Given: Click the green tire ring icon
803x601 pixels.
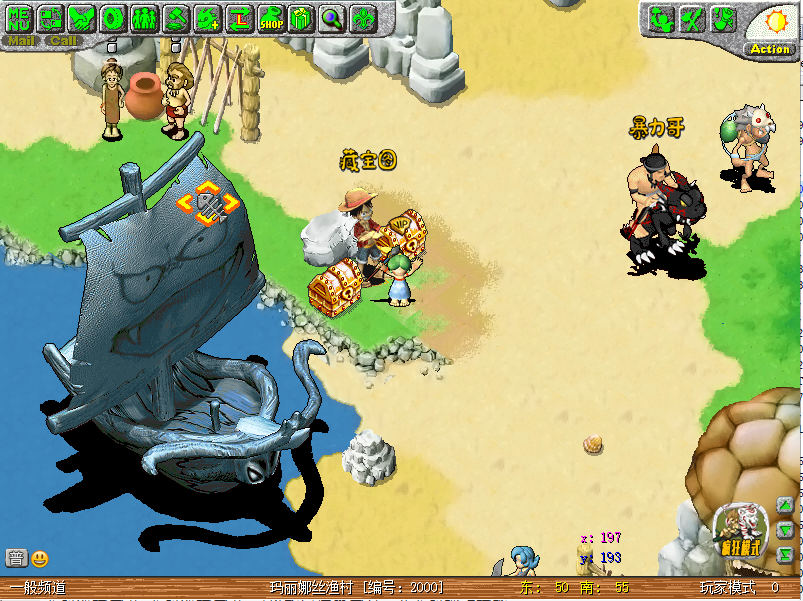Looking at the screenshot, I should click(x=114, y=17).
